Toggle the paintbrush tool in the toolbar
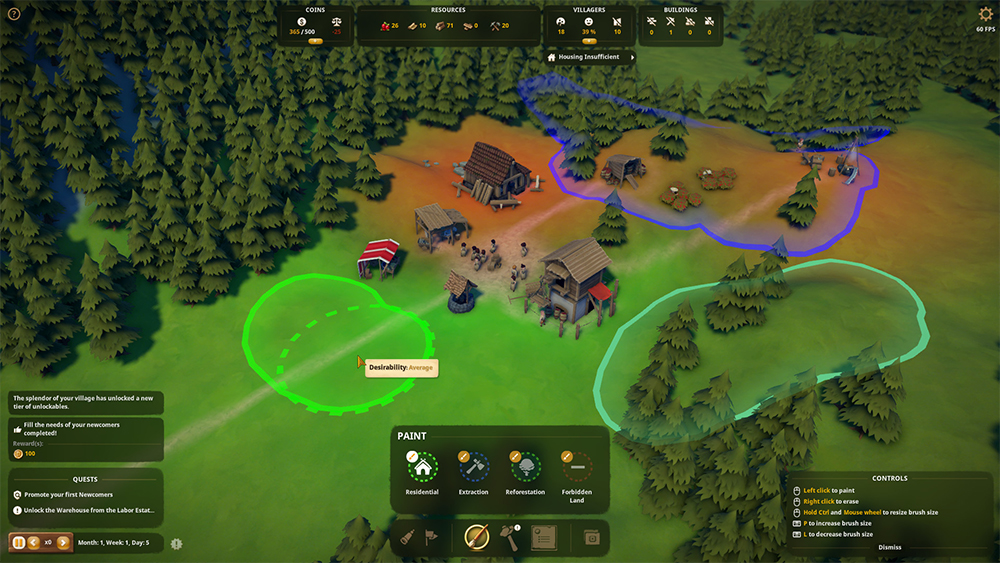The image size is (1000, 563). pyautogui.click(x=476, y=538)
